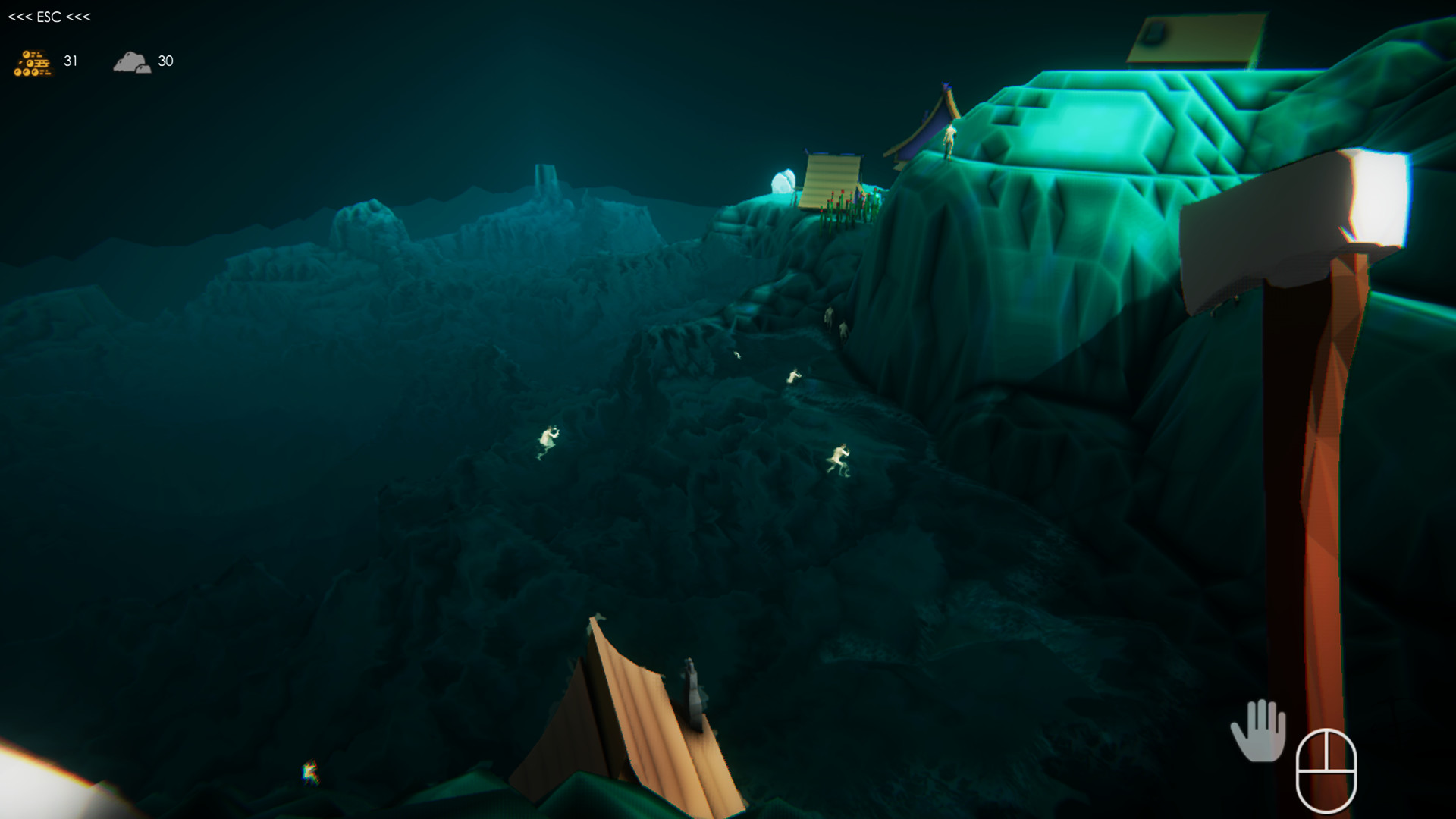The width and height of the screenshot is (1456, 819).
Task: Click the glowing white orb near the huts
Action: tap(783, 180)
